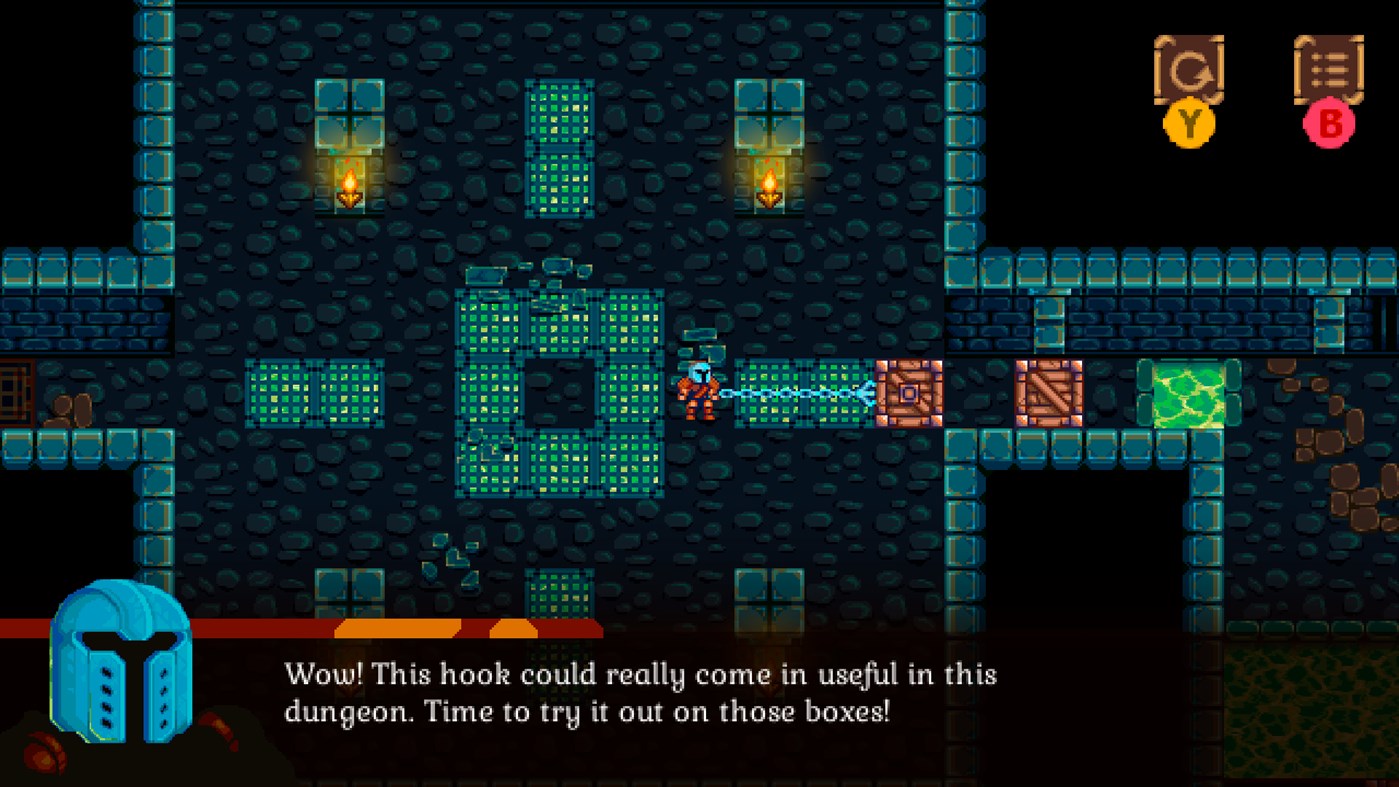The image size is (1399, 787).
Task: Click the vertical green pillar below the ceiling
Action: click(x=560, y=150)
